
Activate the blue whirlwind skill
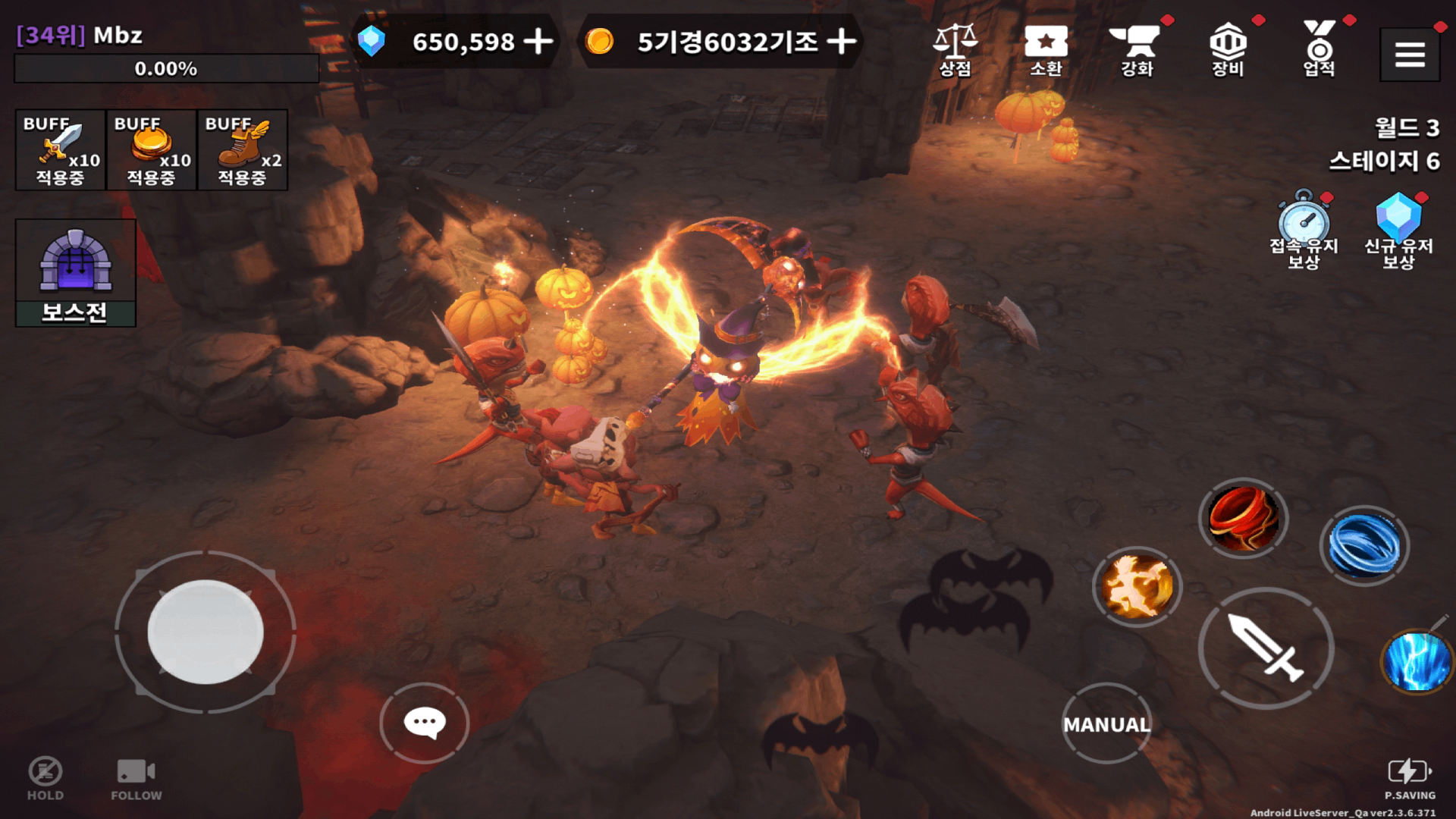[1363, 546]
